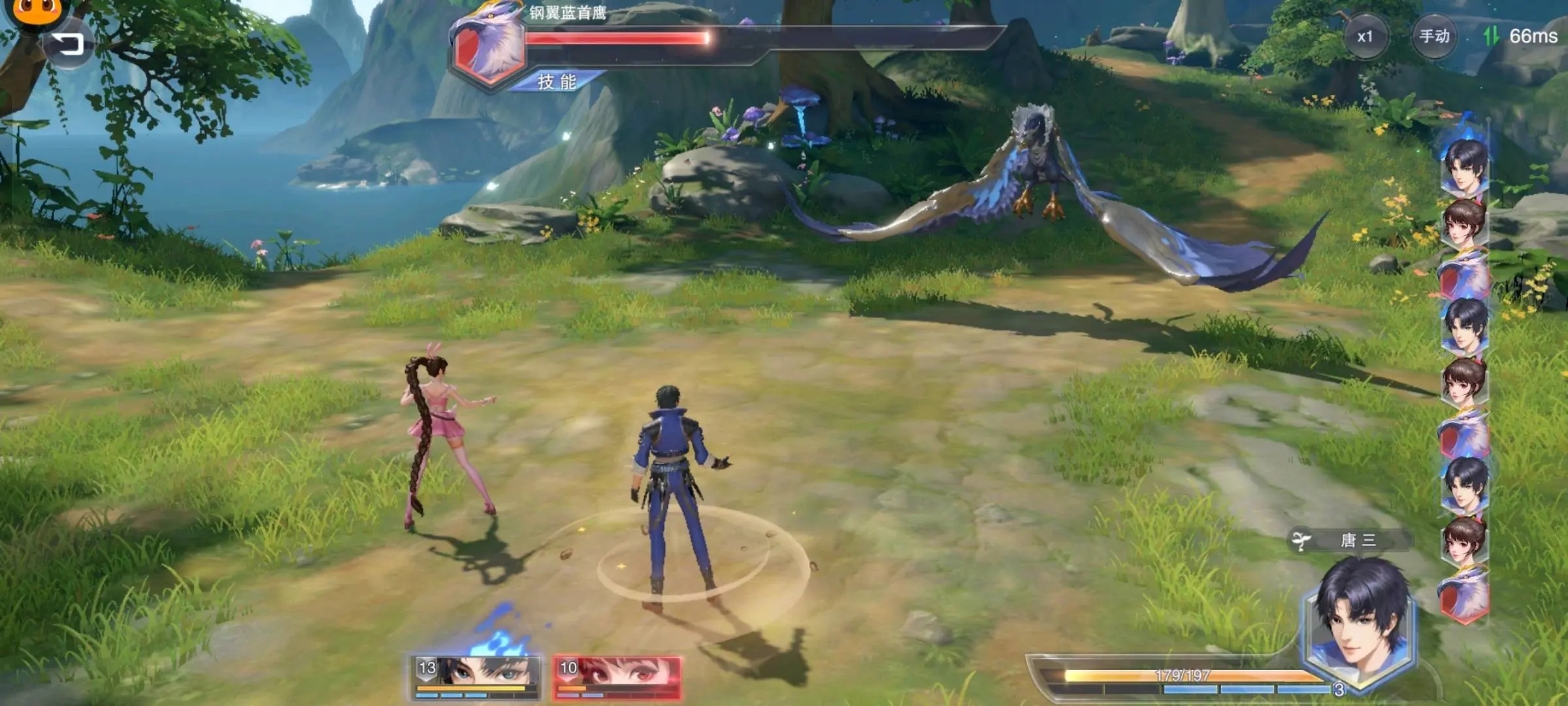Open the boss 技能 skill info
The image size is (1568, 706).
(x=557, y=82)
